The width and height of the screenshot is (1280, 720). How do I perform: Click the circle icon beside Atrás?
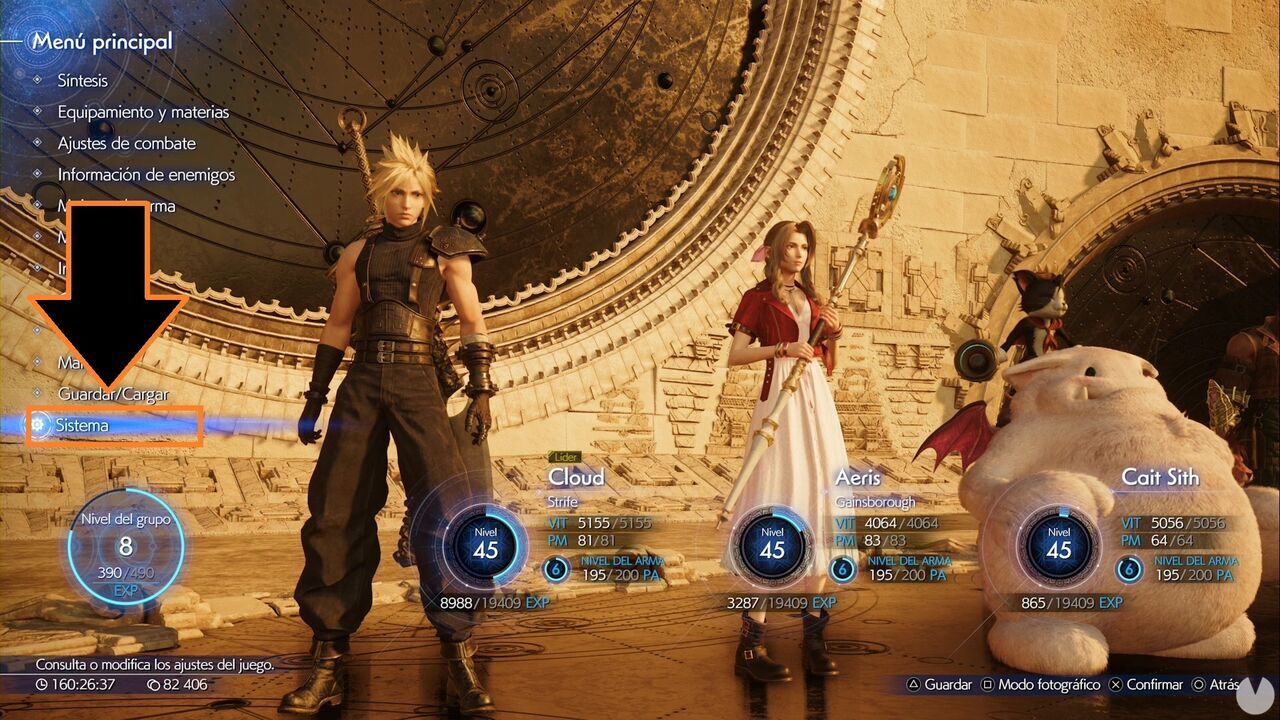tap(1200, 684)
